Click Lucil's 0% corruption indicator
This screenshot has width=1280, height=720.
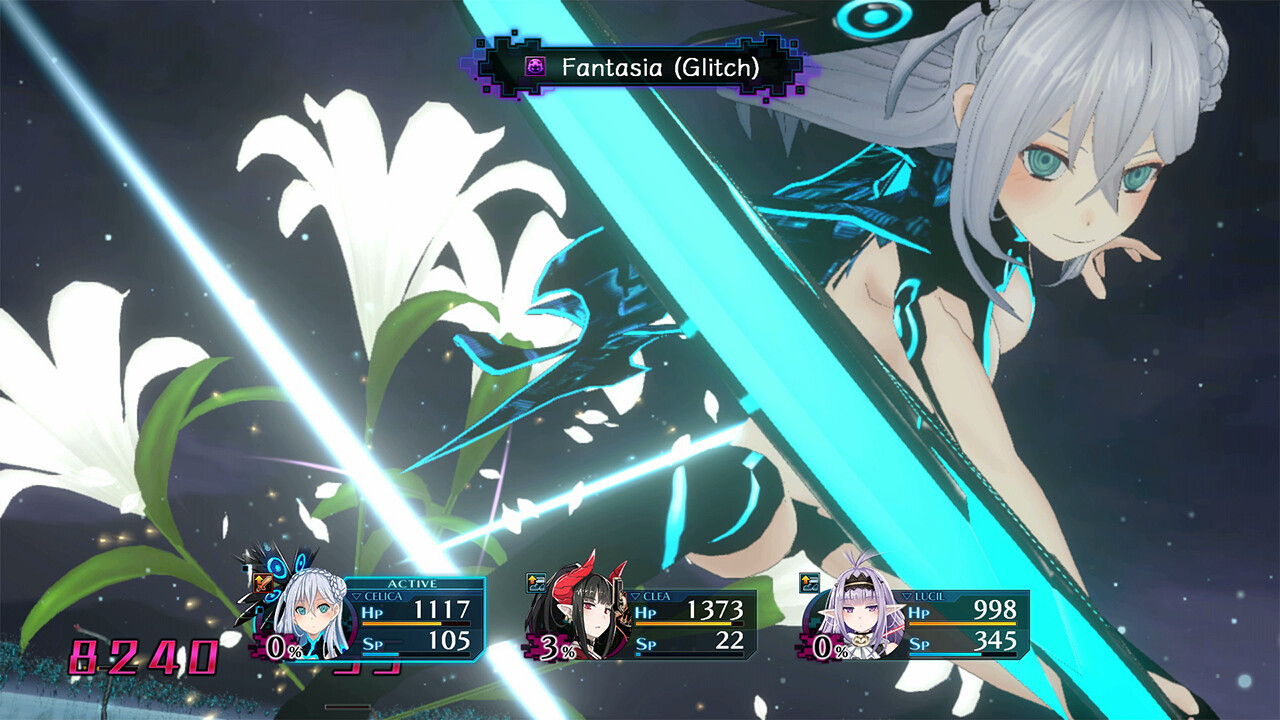point(826,647)
